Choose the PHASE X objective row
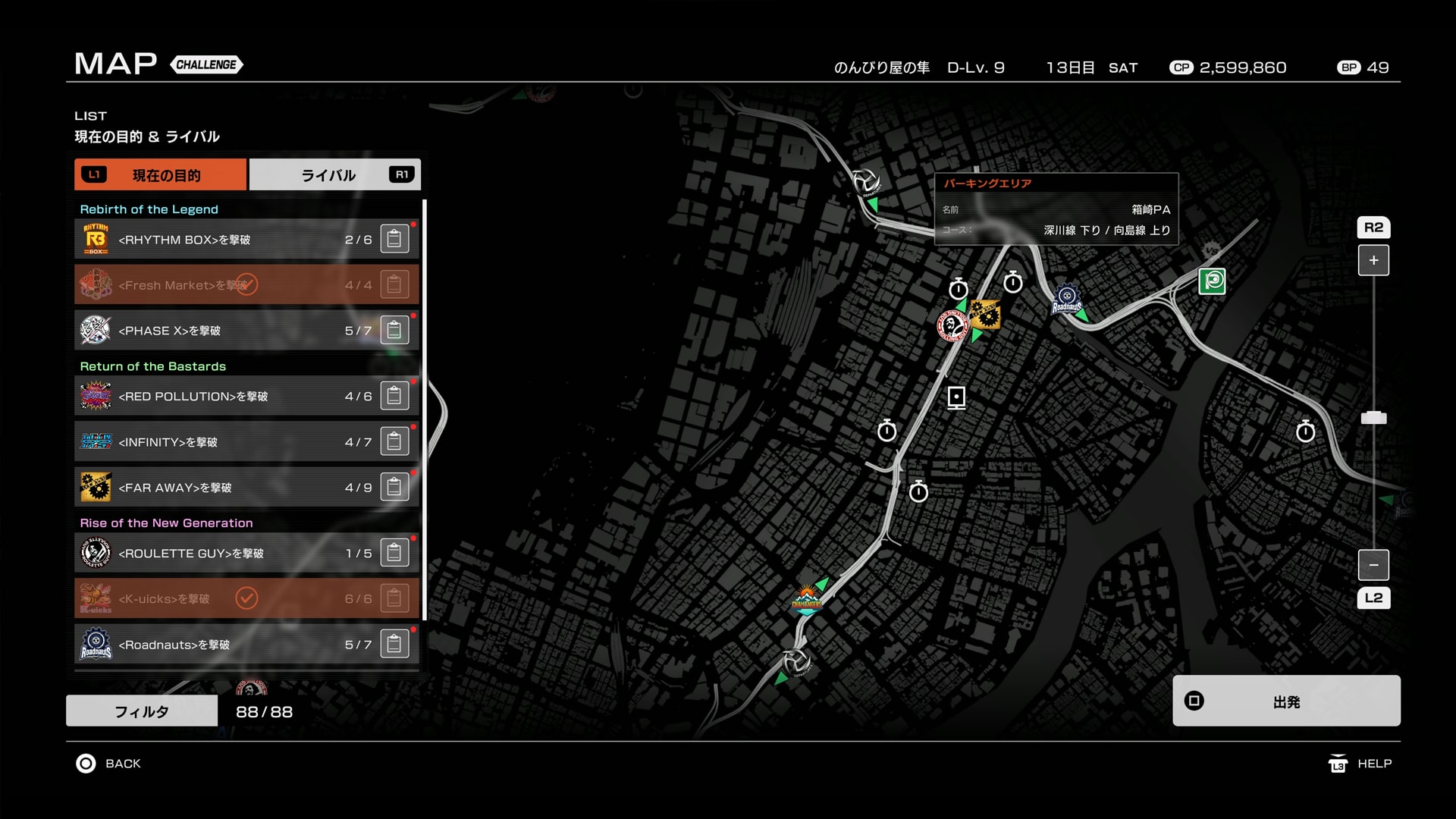The width and height of the screenshot is (1456, 819). [x=227, y=331]
